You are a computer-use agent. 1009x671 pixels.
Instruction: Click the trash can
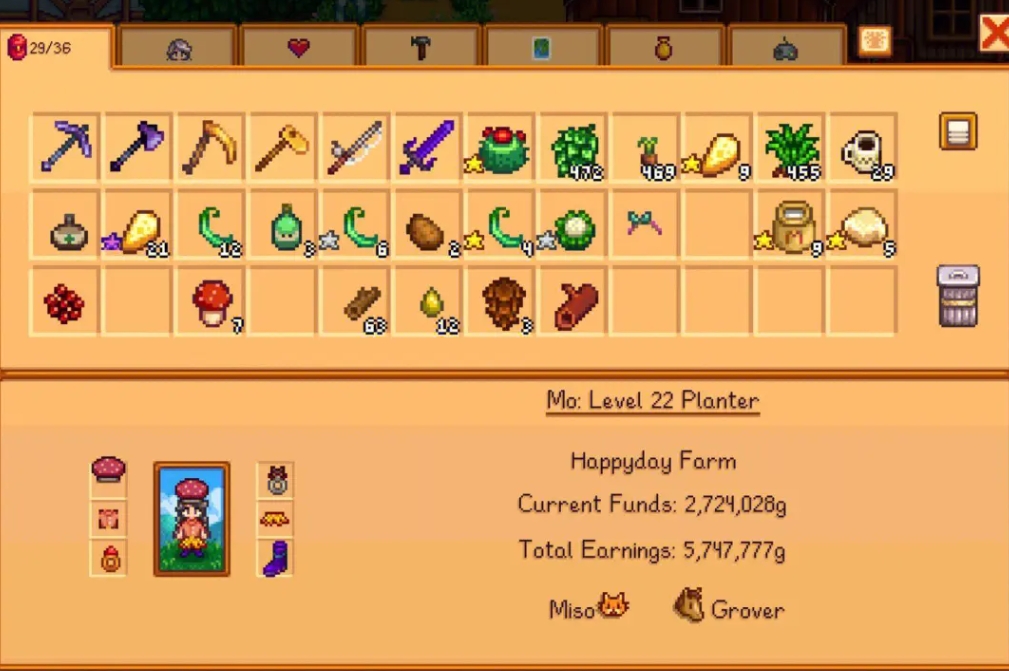957,296
